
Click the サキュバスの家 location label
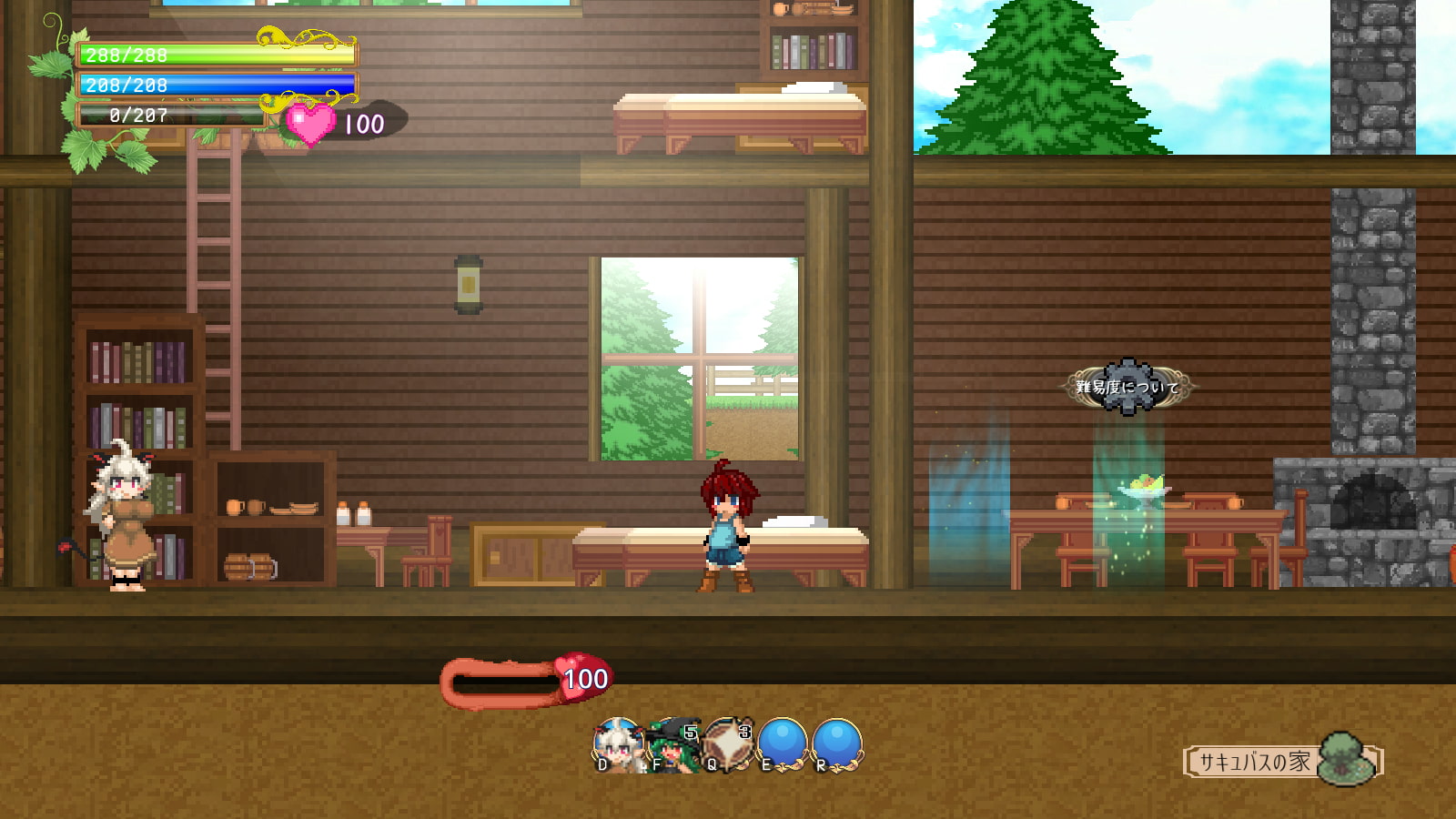tap(1255, 762)
